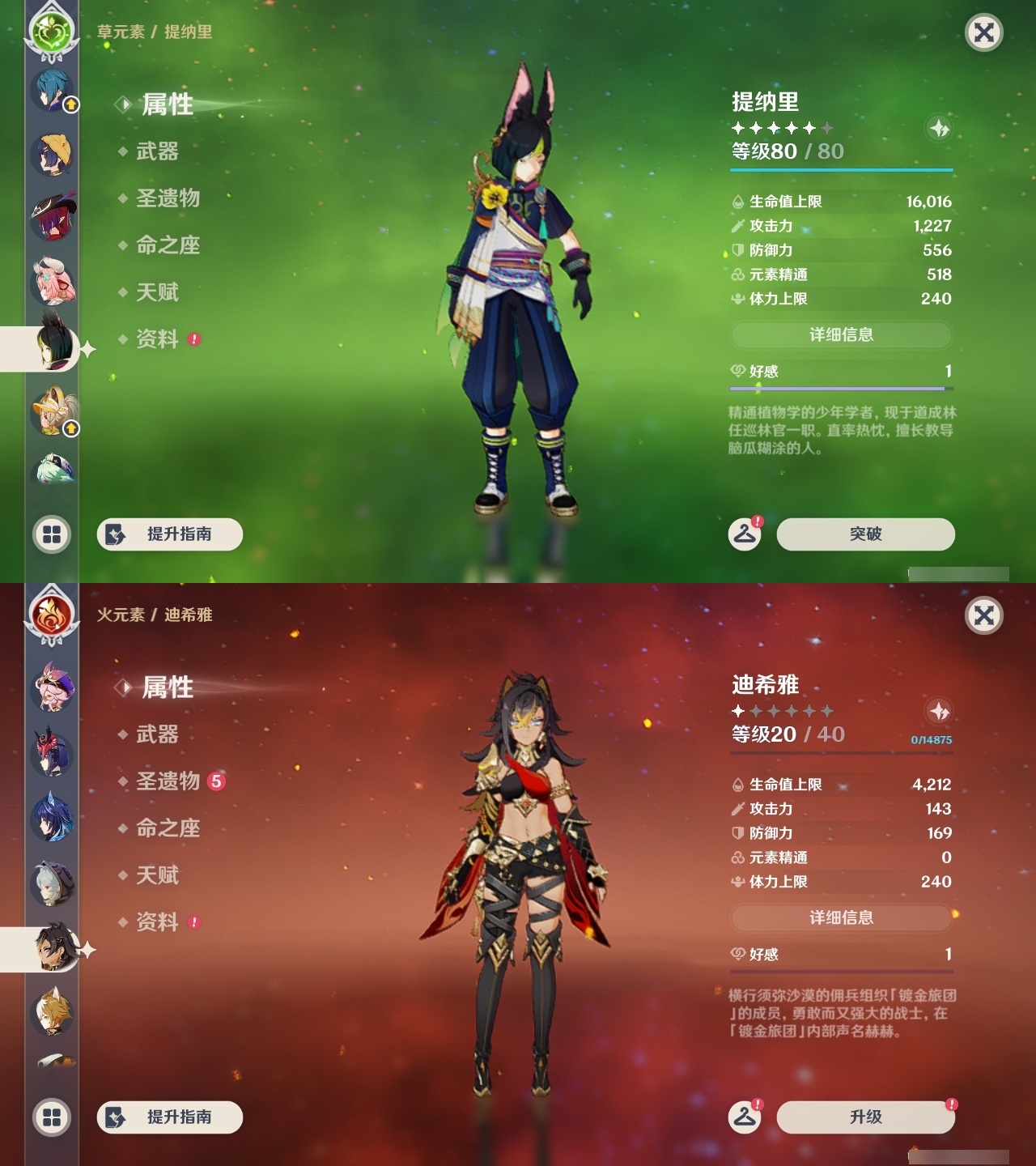Viewport: 1036px width, 1166px height.
Task: Open the character outfit icon near 突破 button
Action: point(746,534)
